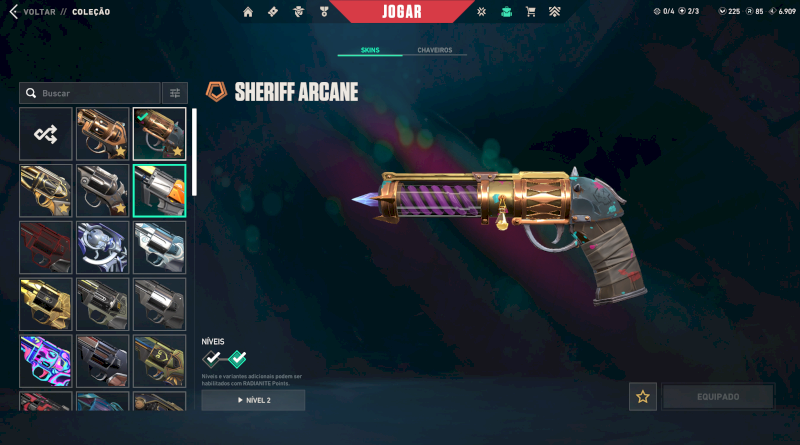Select the second level checkmark diamond
Image resolution: width=800 pixels, height=445 pixels.
tap(237, 358)
